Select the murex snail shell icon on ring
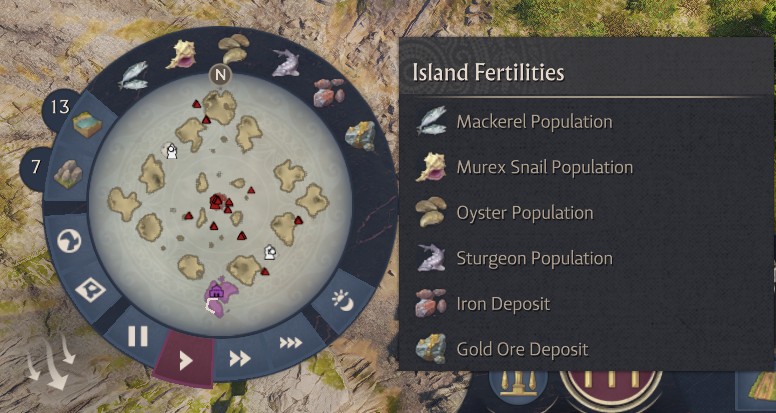 point(181,53)
